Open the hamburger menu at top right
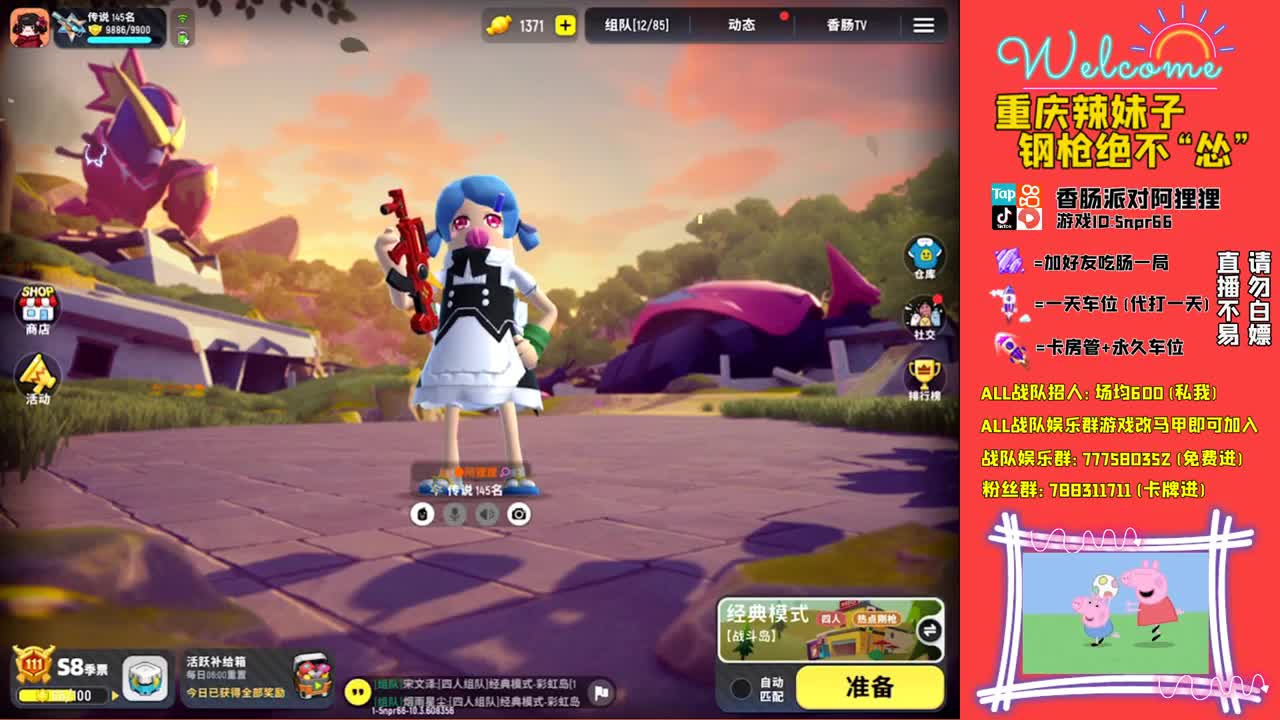This screenshot has width=1280, height=720. (922, 27)
